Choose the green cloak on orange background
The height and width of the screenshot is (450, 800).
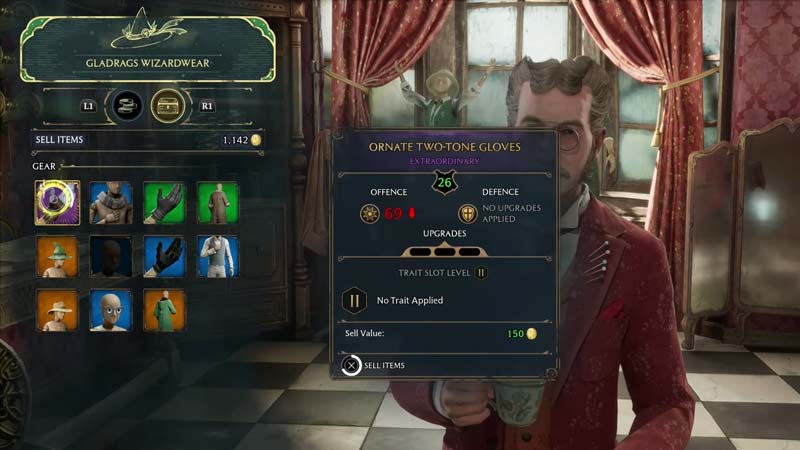pyautogui.click(x=164, y=310)
